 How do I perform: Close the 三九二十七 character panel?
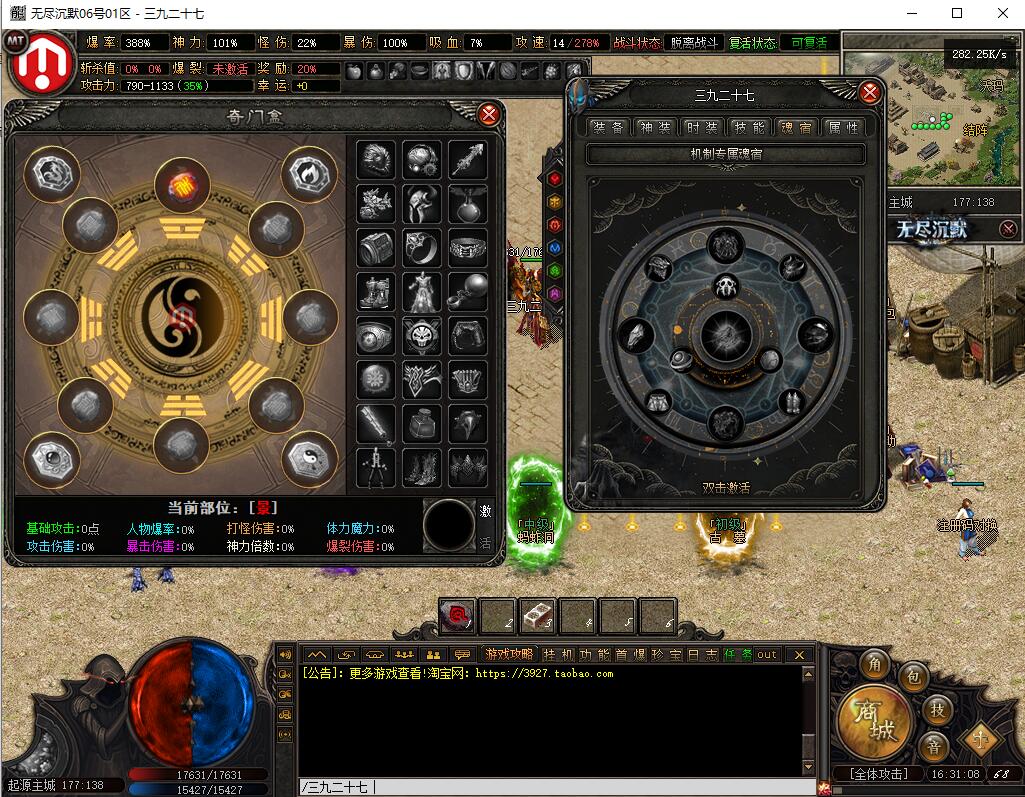(870, 93)
